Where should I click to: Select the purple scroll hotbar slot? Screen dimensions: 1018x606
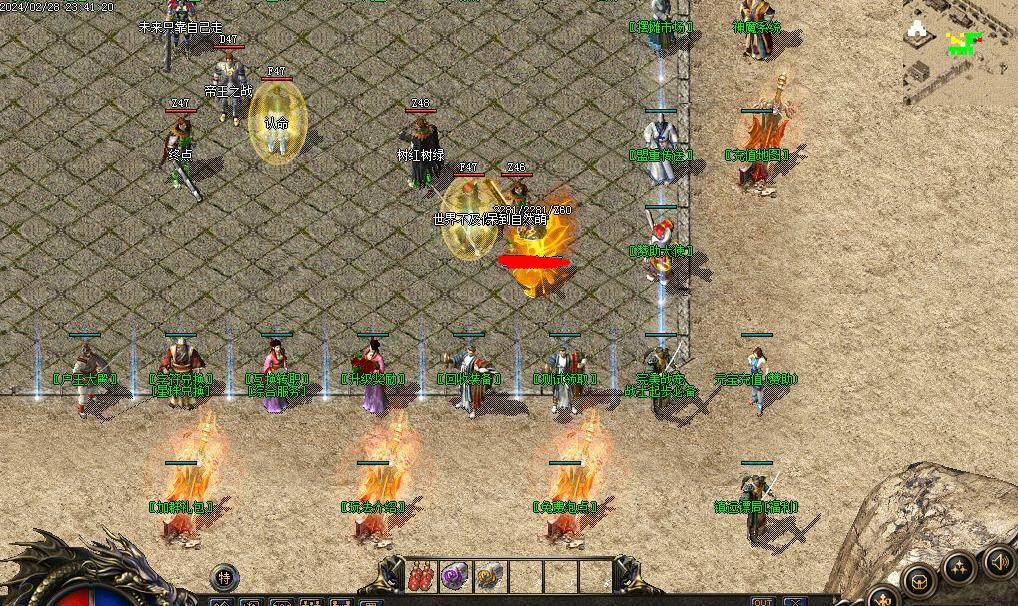[x=456, y=576]
